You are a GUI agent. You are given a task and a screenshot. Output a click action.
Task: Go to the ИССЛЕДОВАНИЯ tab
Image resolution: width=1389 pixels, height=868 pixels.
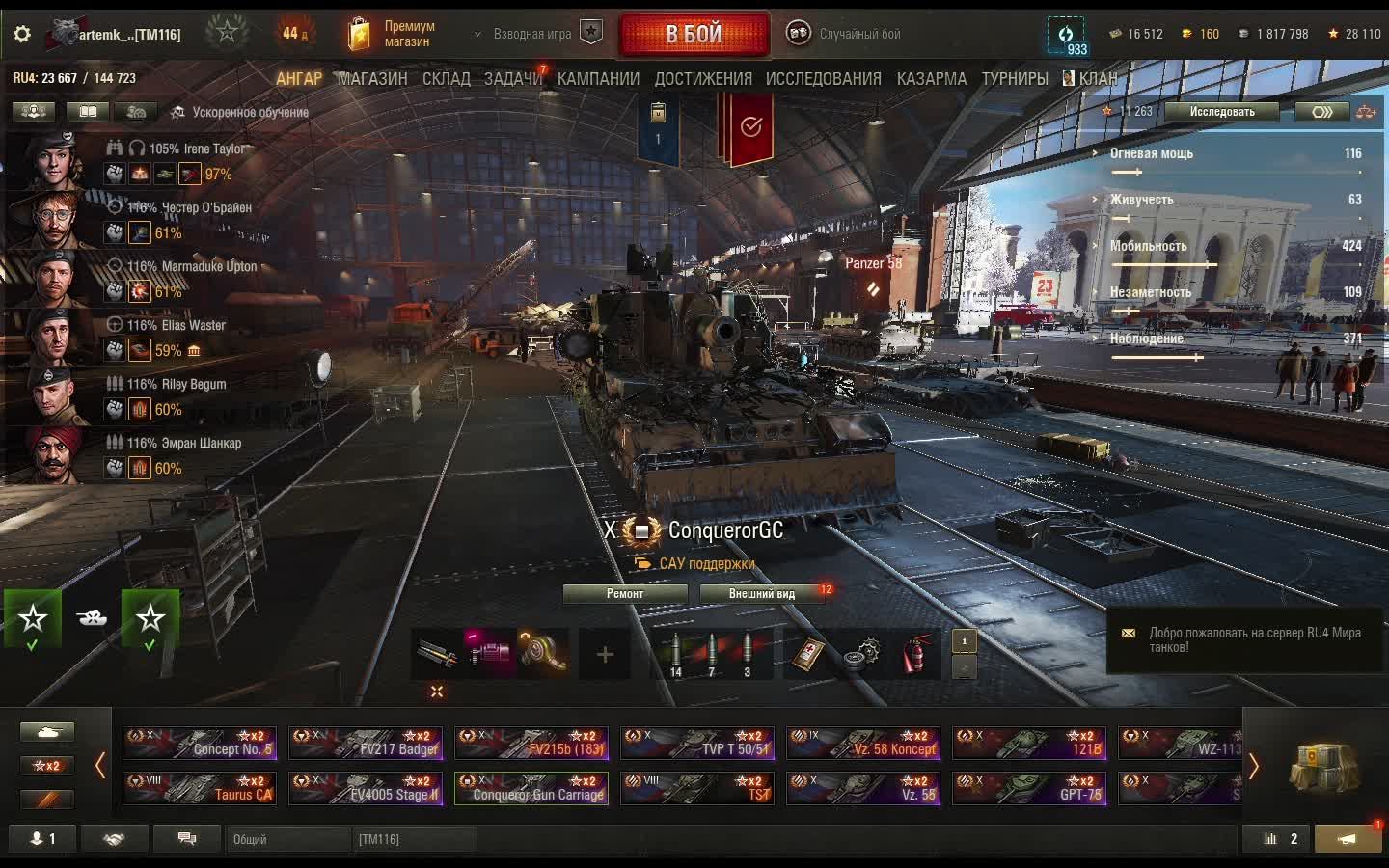pos(823,79)
